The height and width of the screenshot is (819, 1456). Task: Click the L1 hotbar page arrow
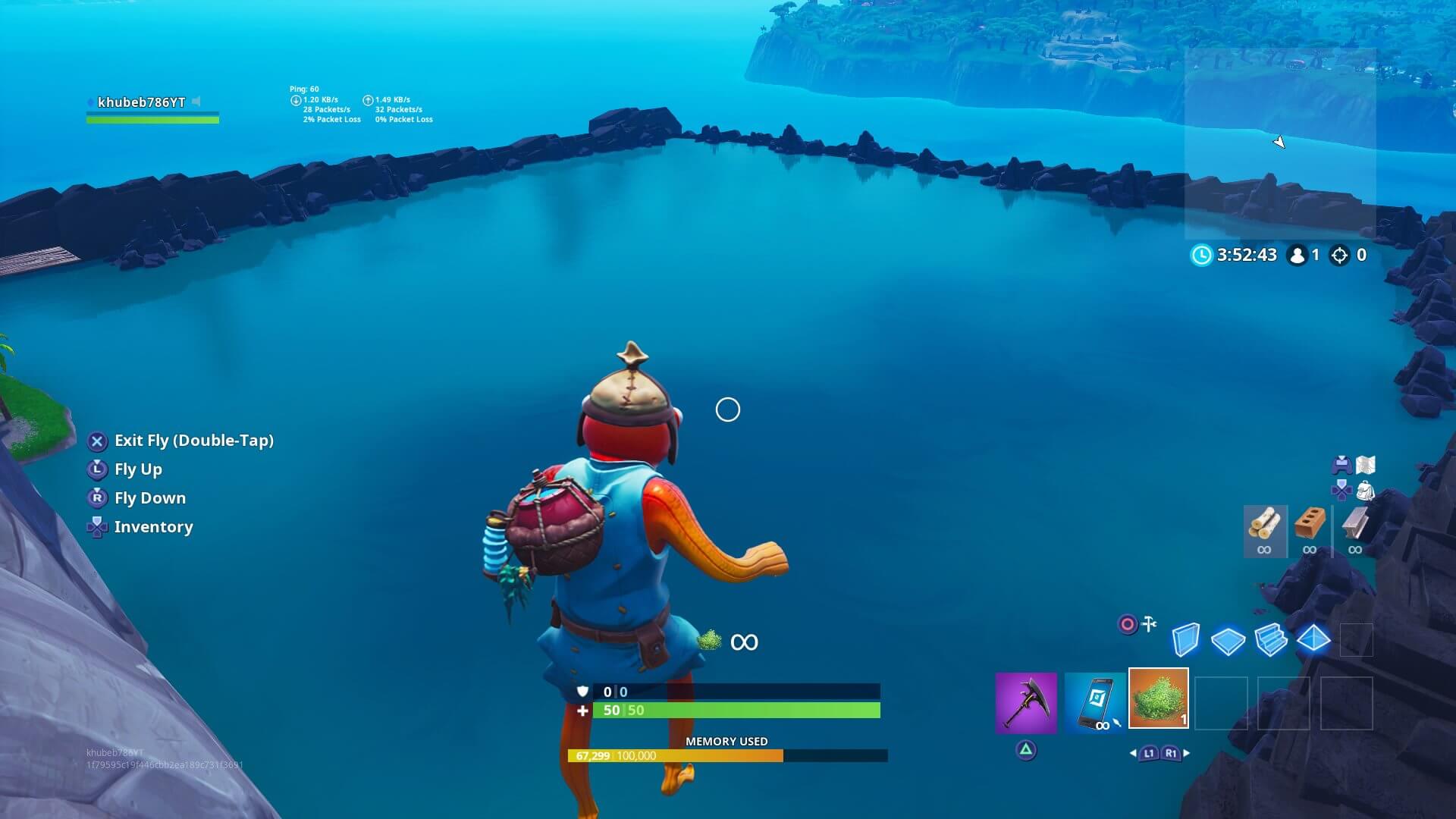point(1150,752)
